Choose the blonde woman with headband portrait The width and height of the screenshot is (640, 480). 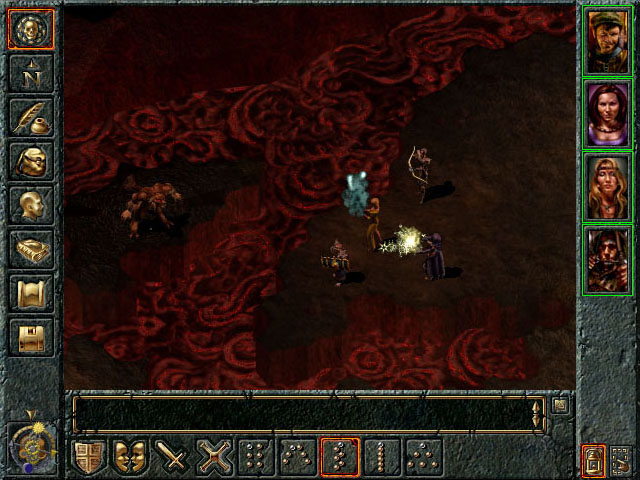(x=607, y=186)
